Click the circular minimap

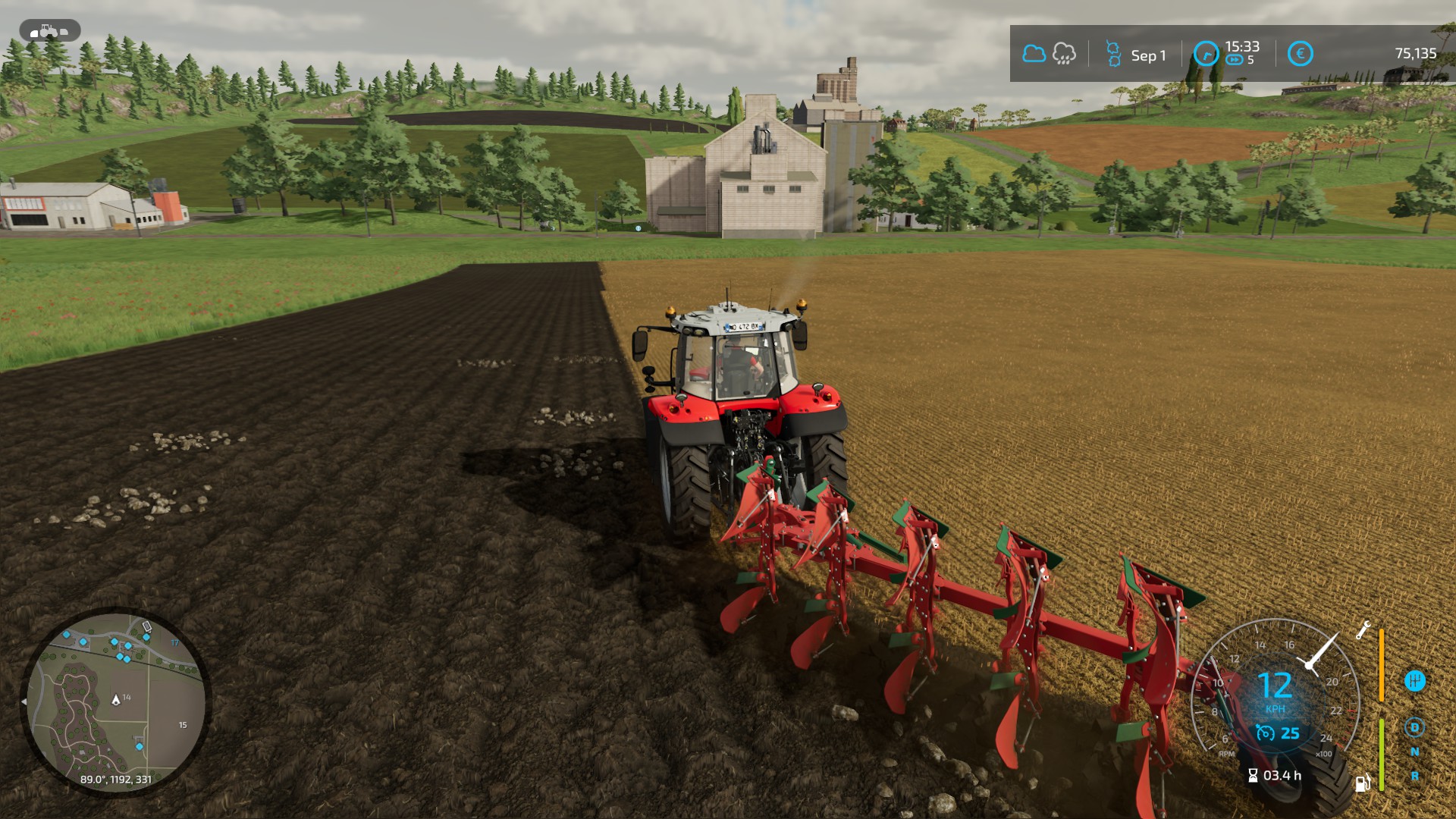[115, 701]
